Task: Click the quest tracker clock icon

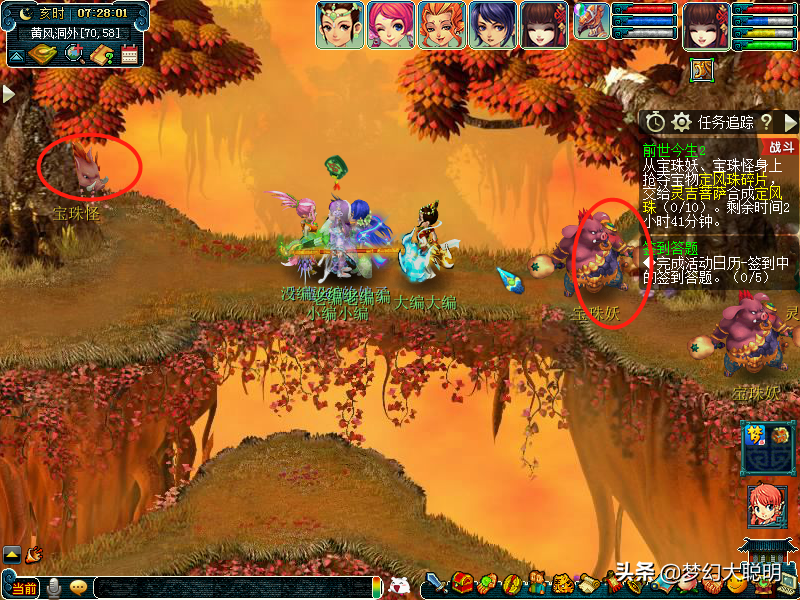Action: [655, 122]
